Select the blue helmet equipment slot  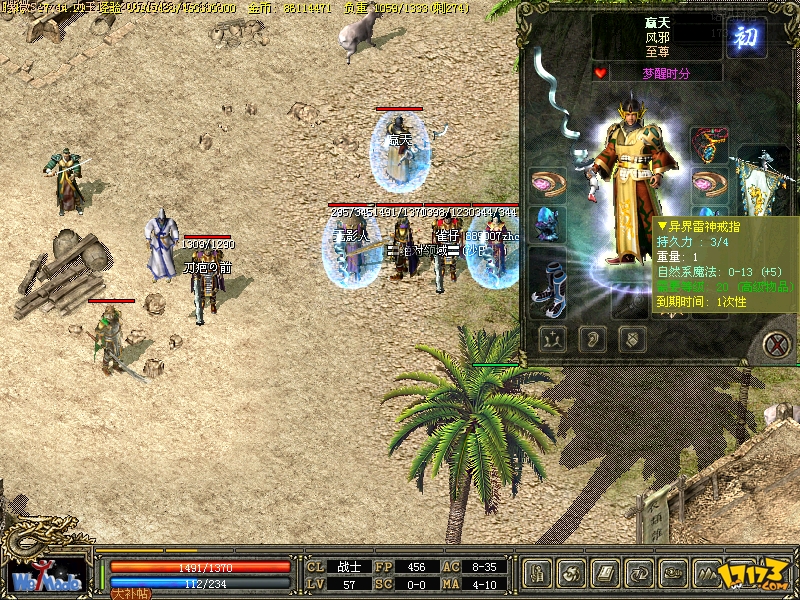click(x=548, y=224)
